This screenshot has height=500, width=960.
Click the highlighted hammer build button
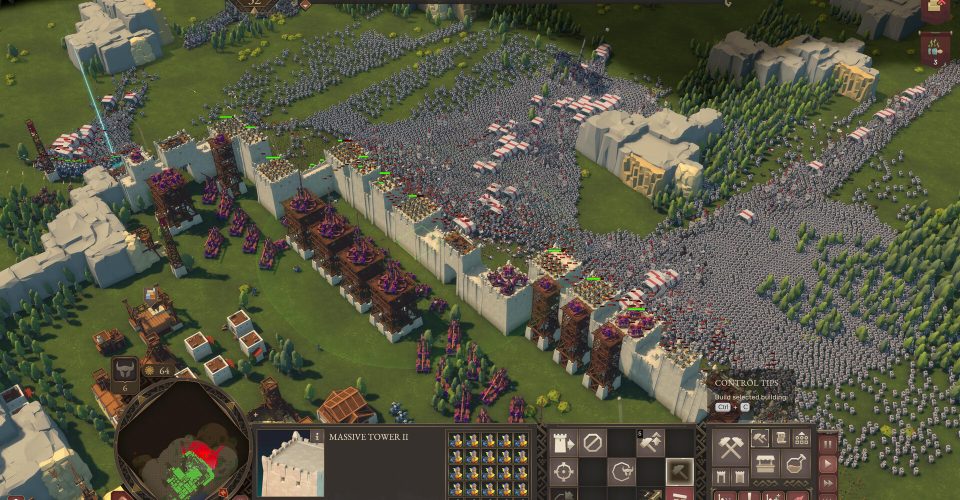680,472
